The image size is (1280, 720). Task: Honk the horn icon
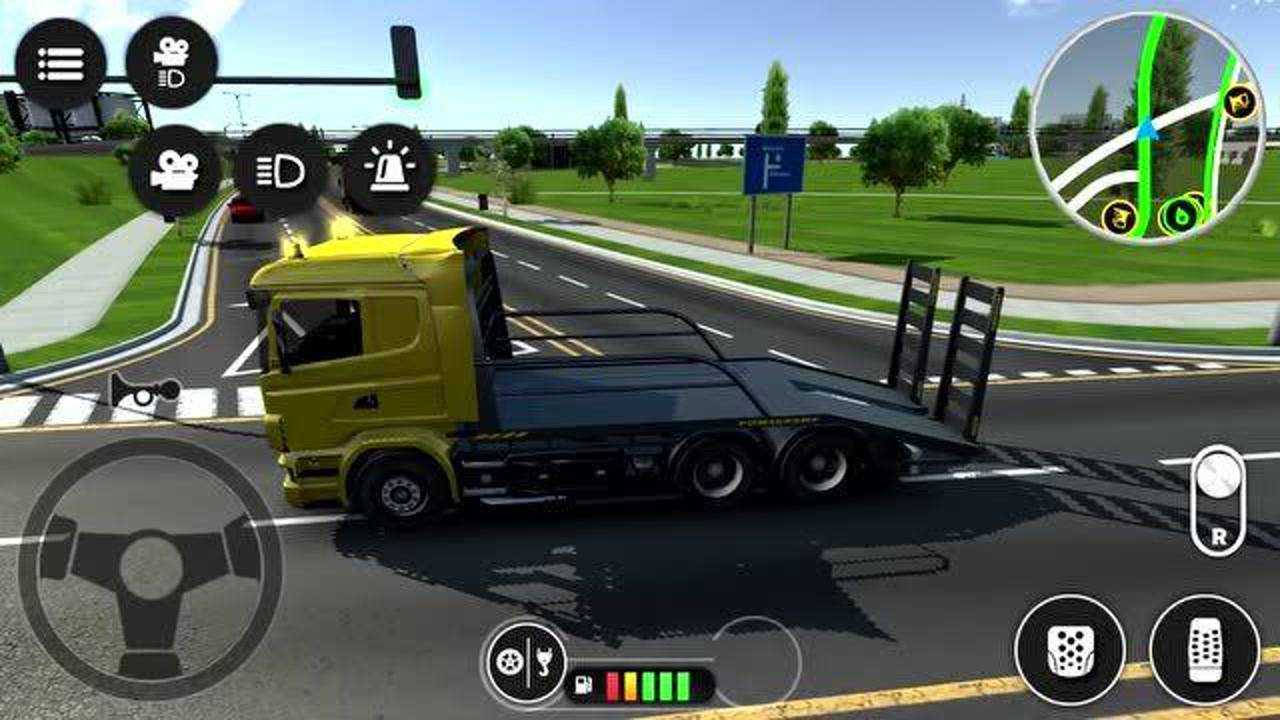pyautogui.click(x=144, y=390)
